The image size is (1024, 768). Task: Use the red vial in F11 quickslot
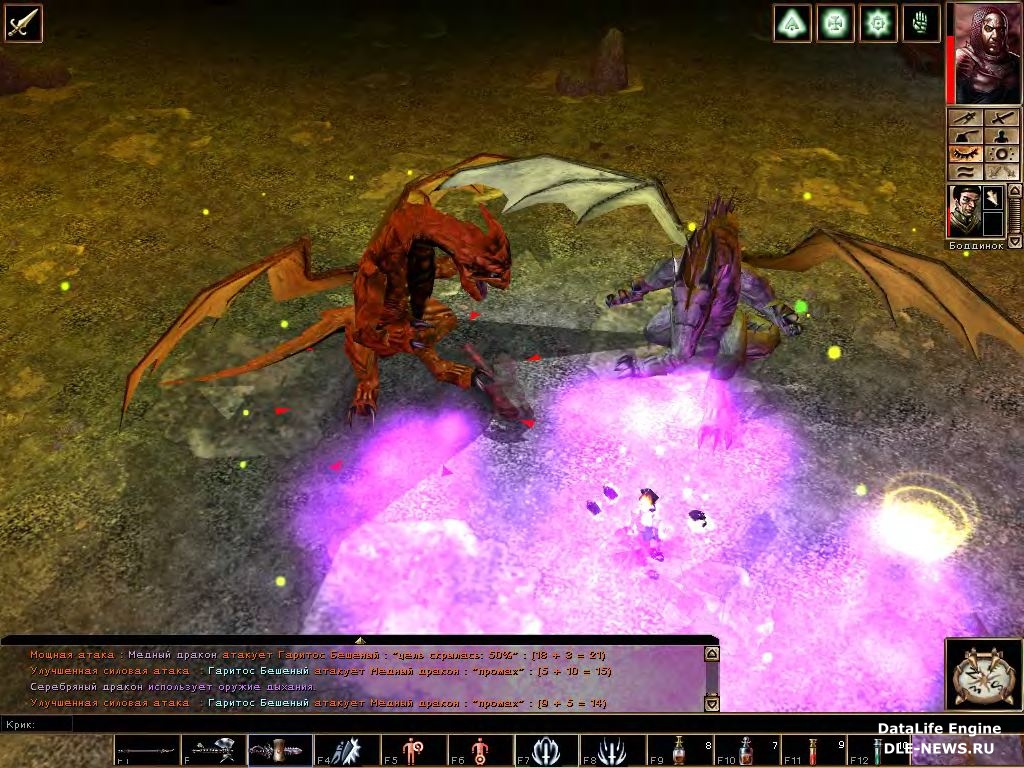812,751
